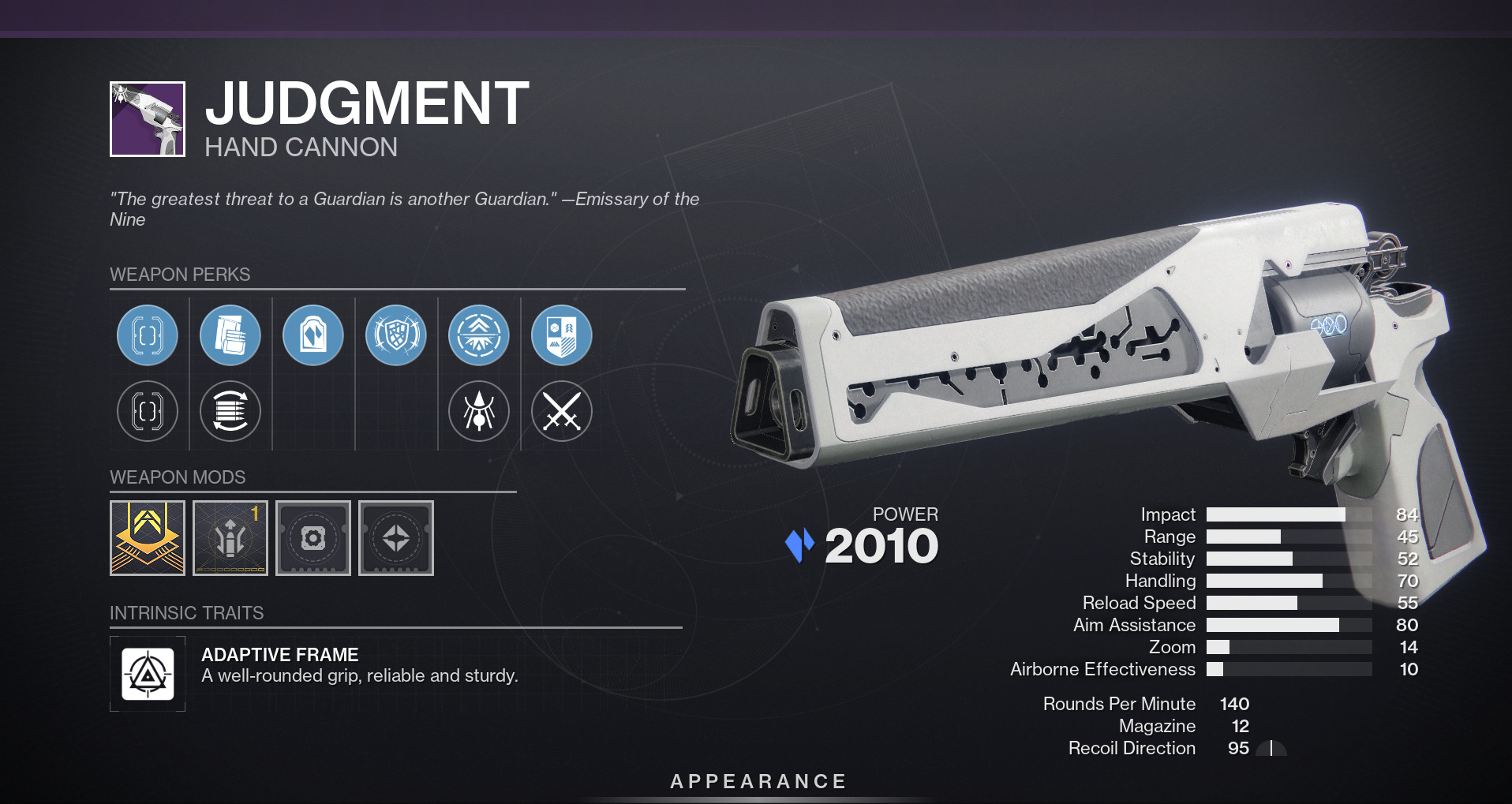Screen dimensions: 1512x804
Task: Open the gold chevron masterwork mod slot
Action: pos(148,538)
